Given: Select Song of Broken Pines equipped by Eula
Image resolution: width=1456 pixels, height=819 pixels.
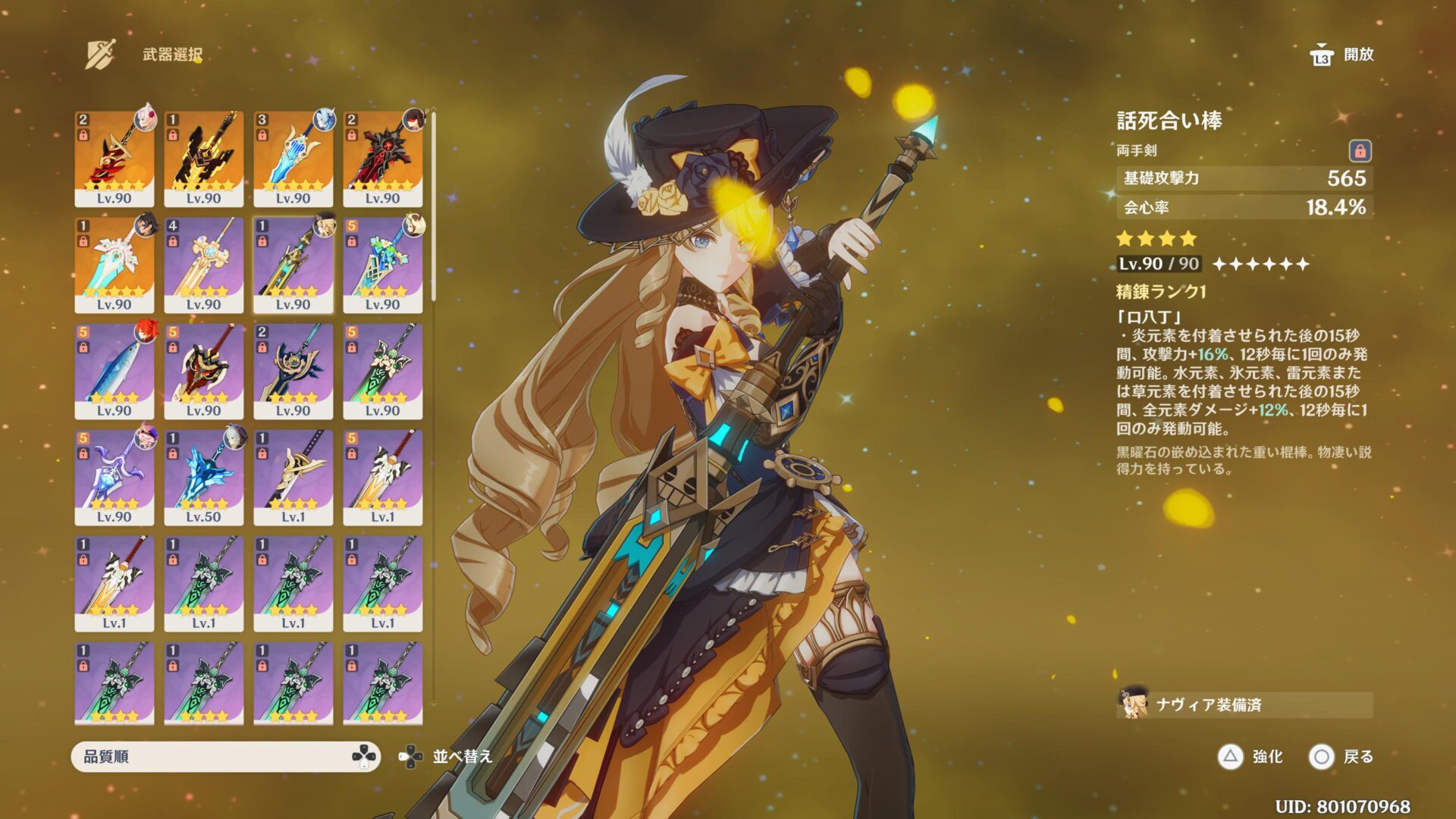Looking at the screenshot, I should [293, 158].
